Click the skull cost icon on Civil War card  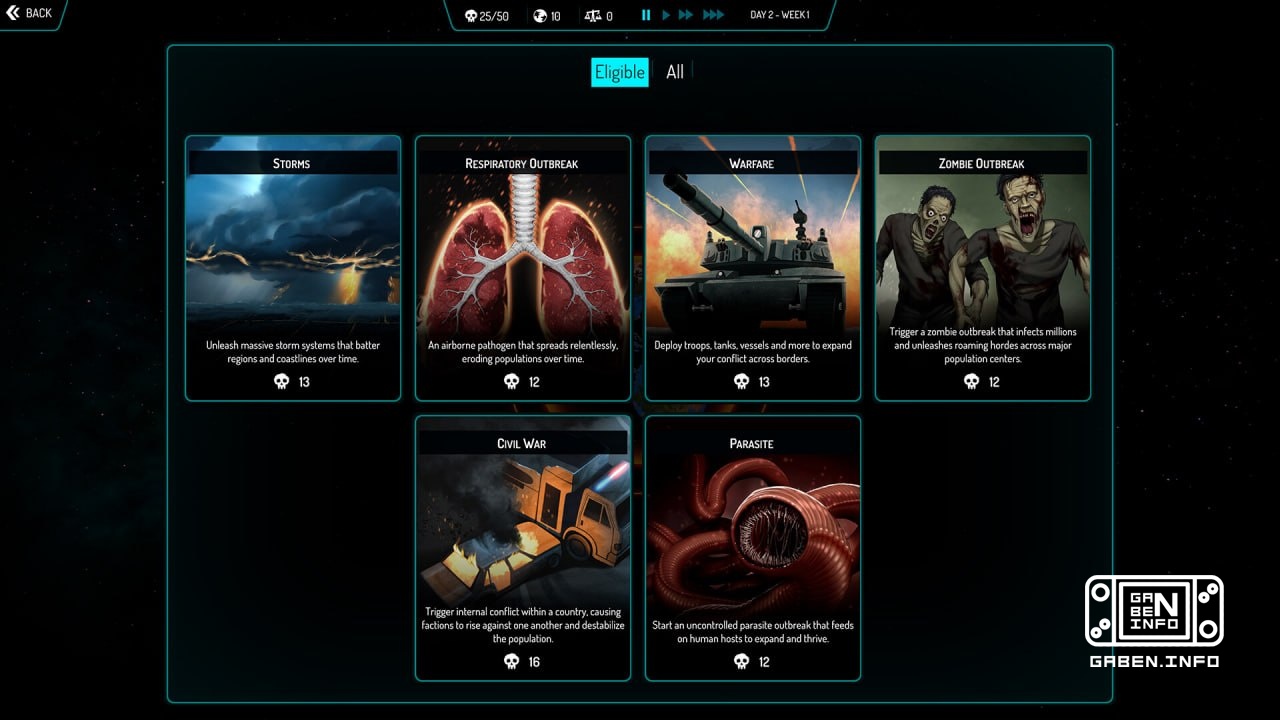tap(511, 661)
